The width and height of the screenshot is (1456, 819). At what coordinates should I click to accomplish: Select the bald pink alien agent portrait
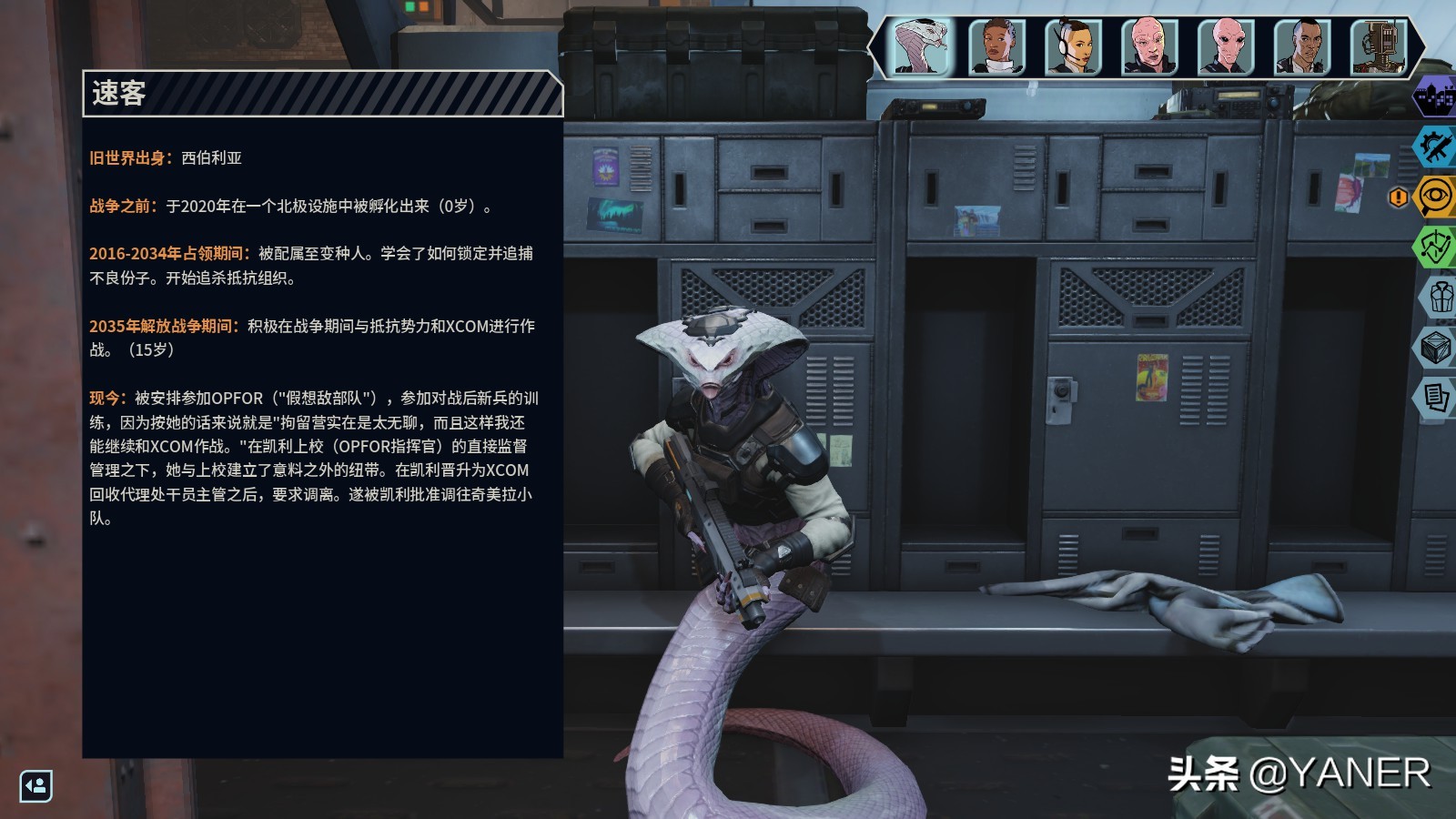(1149, 45)
